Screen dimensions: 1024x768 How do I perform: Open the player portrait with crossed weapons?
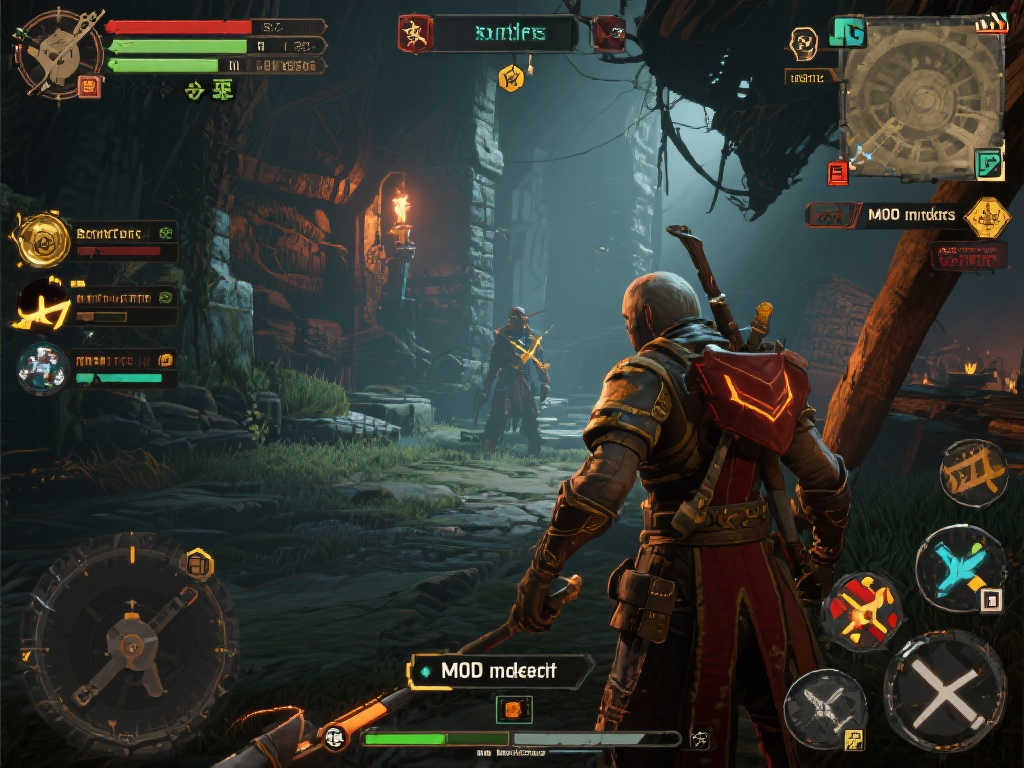(57, 52)
